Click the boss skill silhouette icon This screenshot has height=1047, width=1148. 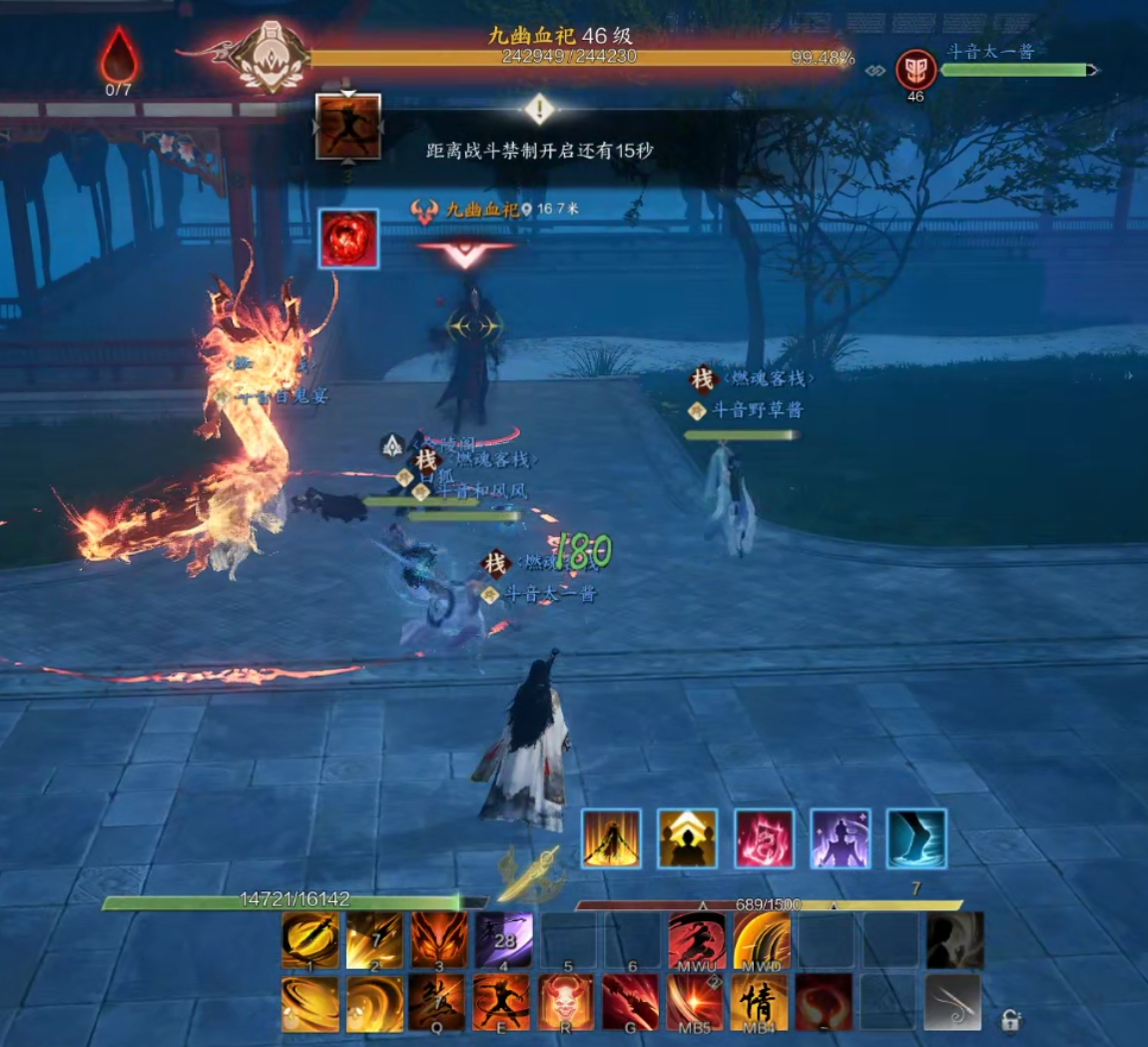(348, 127)
